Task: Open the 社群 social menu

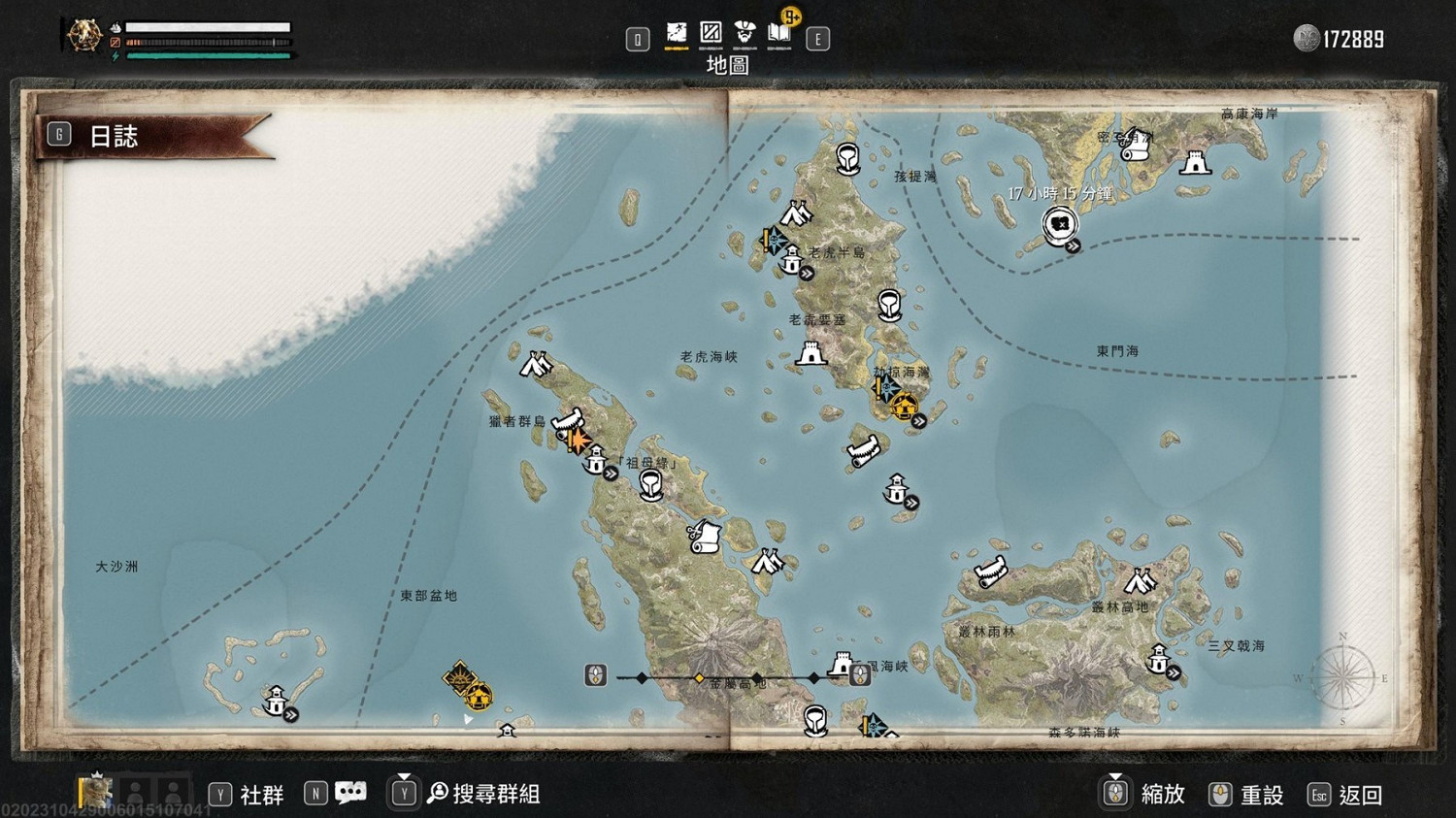Action: pos(247,795)
